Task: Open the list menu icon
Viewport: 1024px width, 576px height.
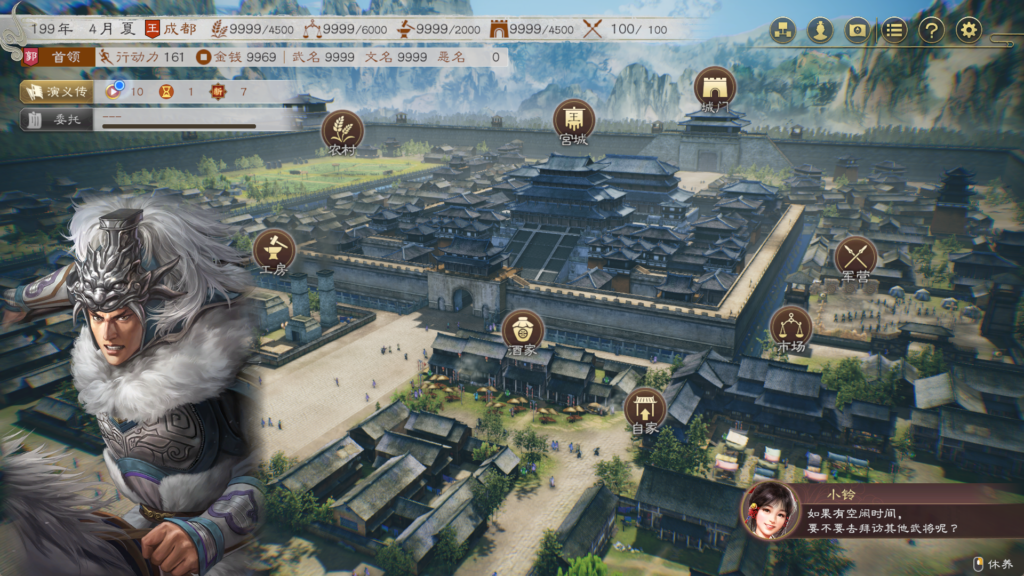Action: pyautogui.click(x=894, y=30)
